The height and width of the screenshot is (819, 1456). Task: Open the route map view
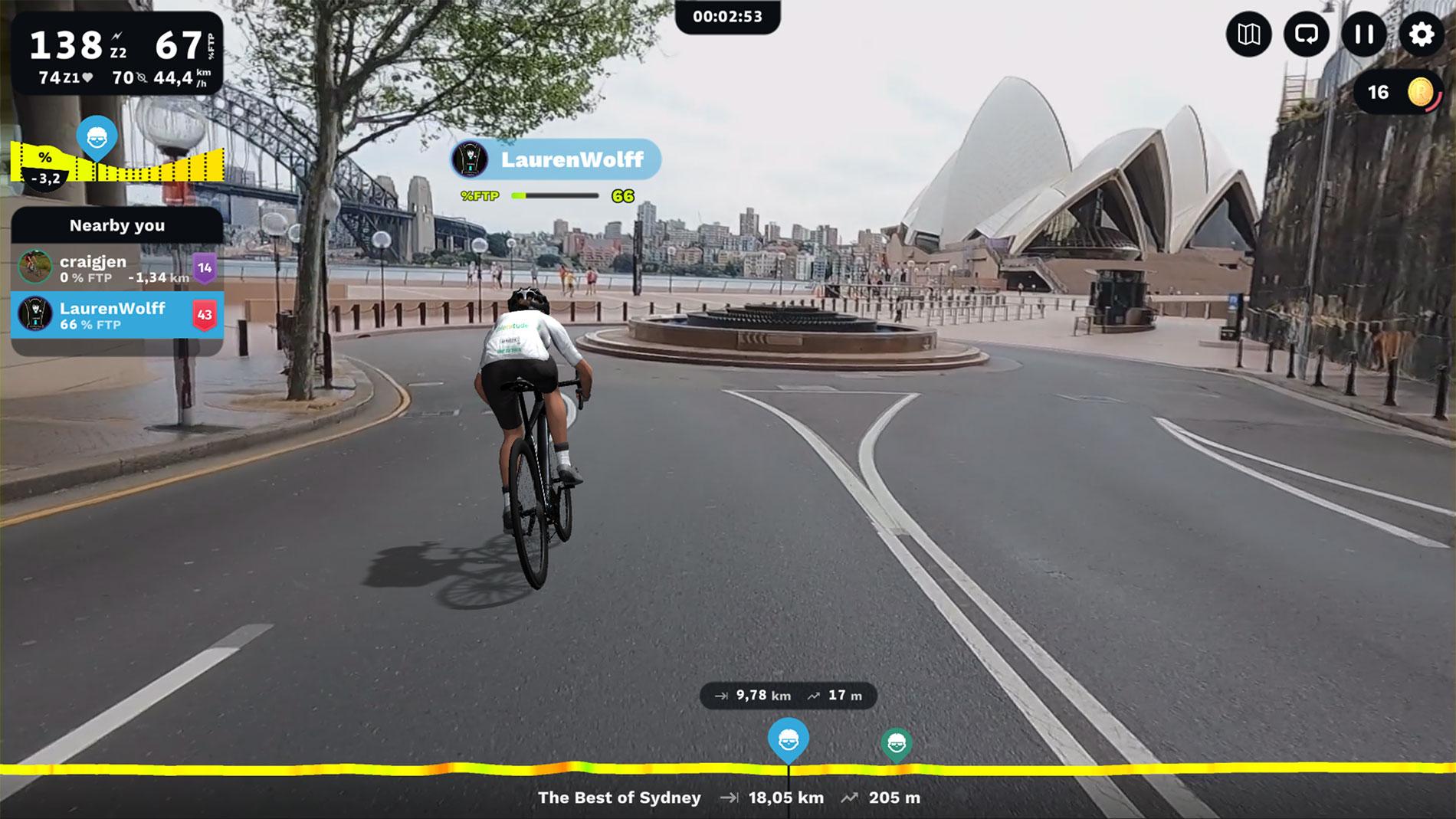[1249, 34]
